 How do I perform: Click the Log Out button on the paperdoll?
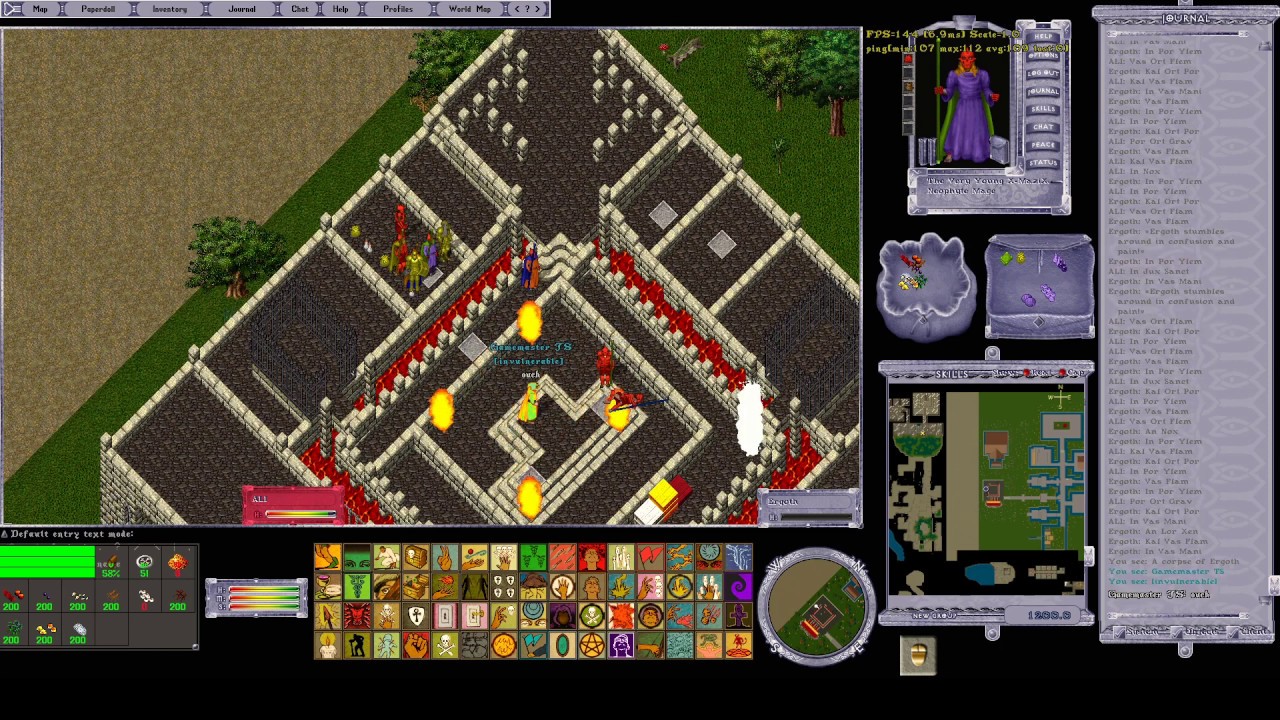(1043, 73)
